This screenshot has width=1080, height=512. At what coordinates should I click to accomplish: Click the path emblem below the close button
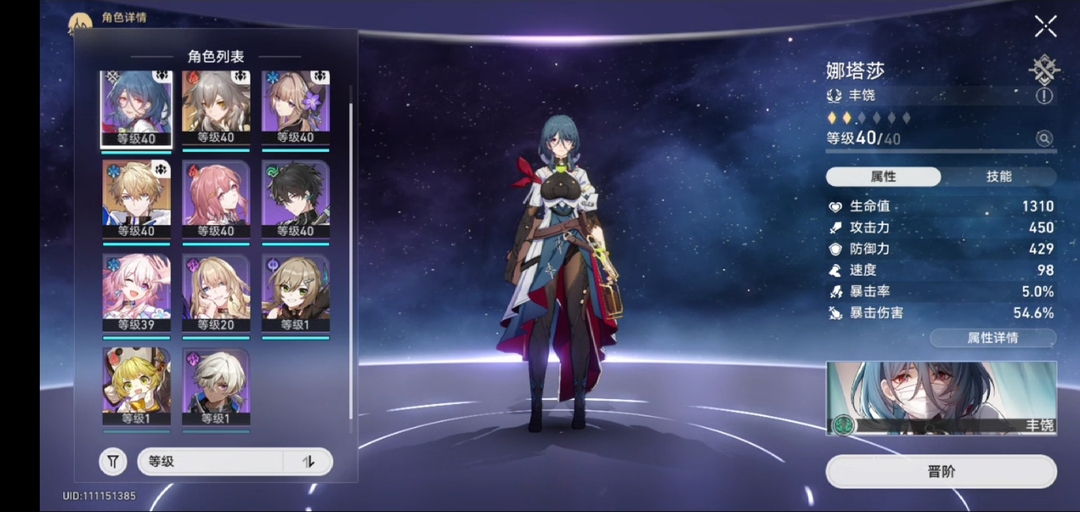pyautogui.click(x=1045, y=68)
